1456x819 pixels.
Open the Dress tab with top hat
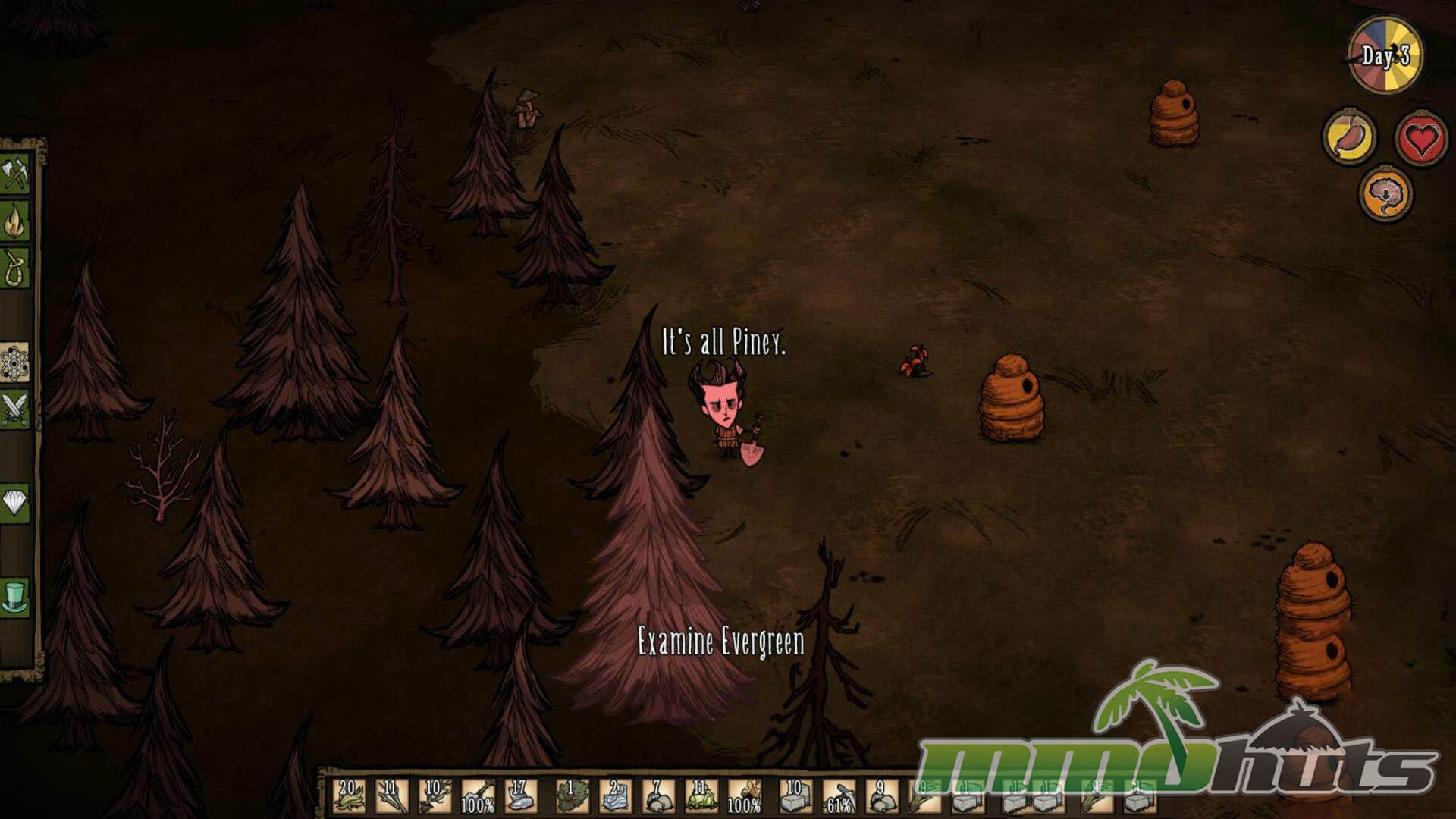[x=15, y=597]
